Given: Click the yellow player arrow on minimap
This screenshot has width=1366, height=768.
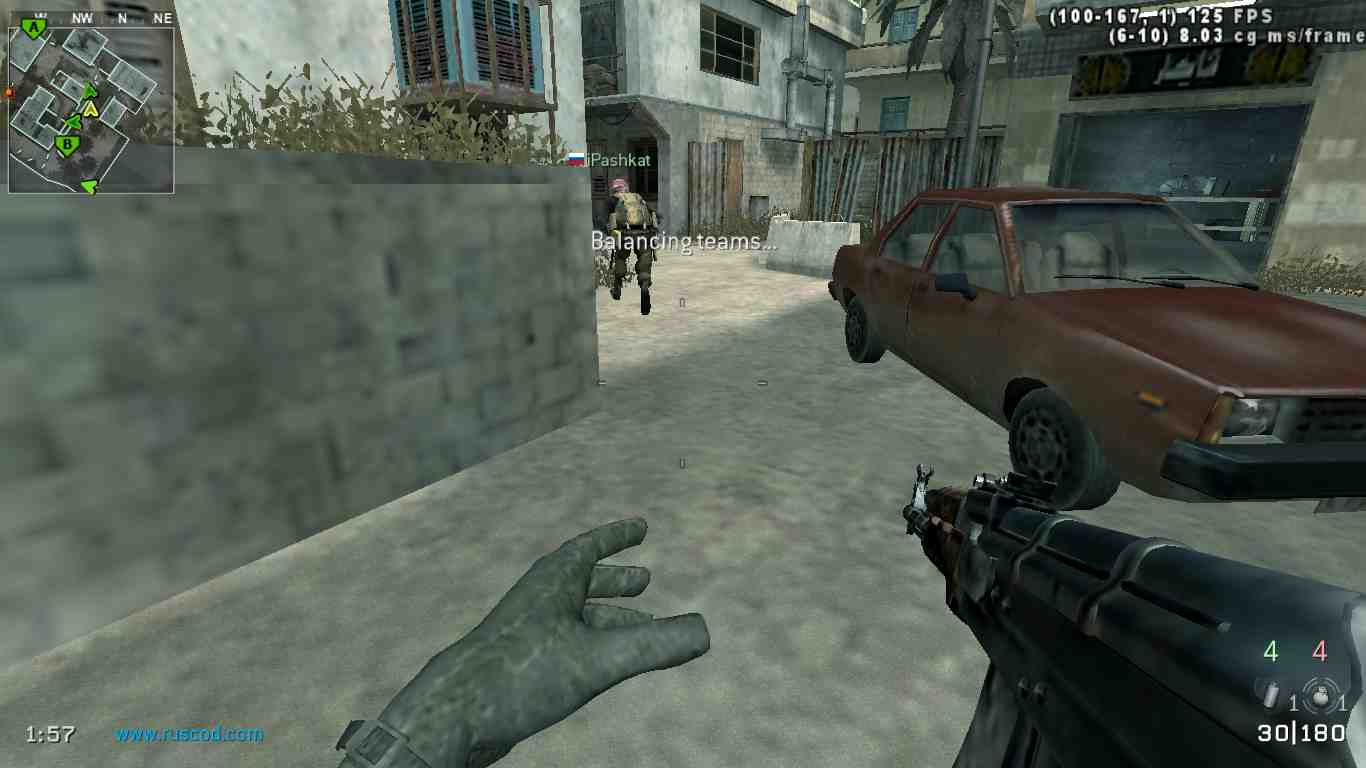Looking at the screenshot, I should click(x=91, y=108).
